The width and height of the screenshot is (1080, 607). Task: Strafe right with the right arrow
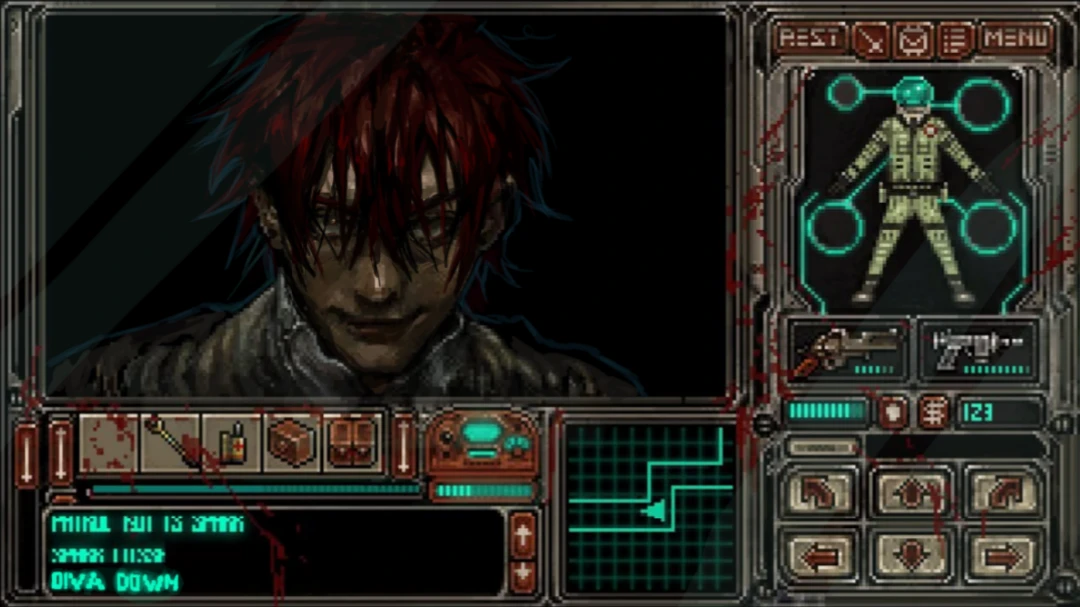pos(1003,553)
